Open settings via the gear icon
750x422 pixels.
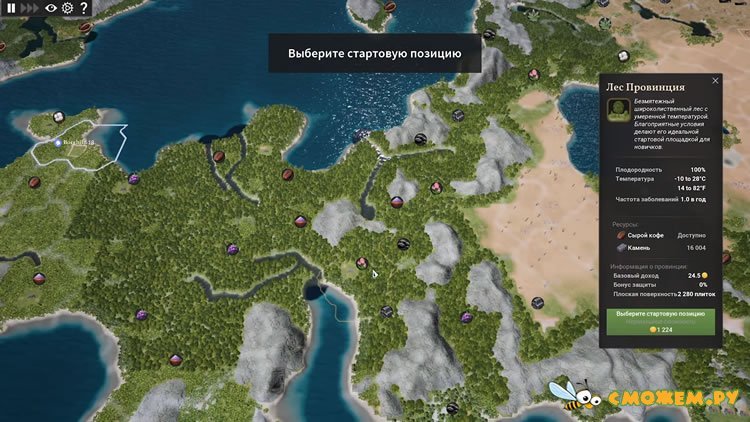pyautogui.click(x=67, y=8)
